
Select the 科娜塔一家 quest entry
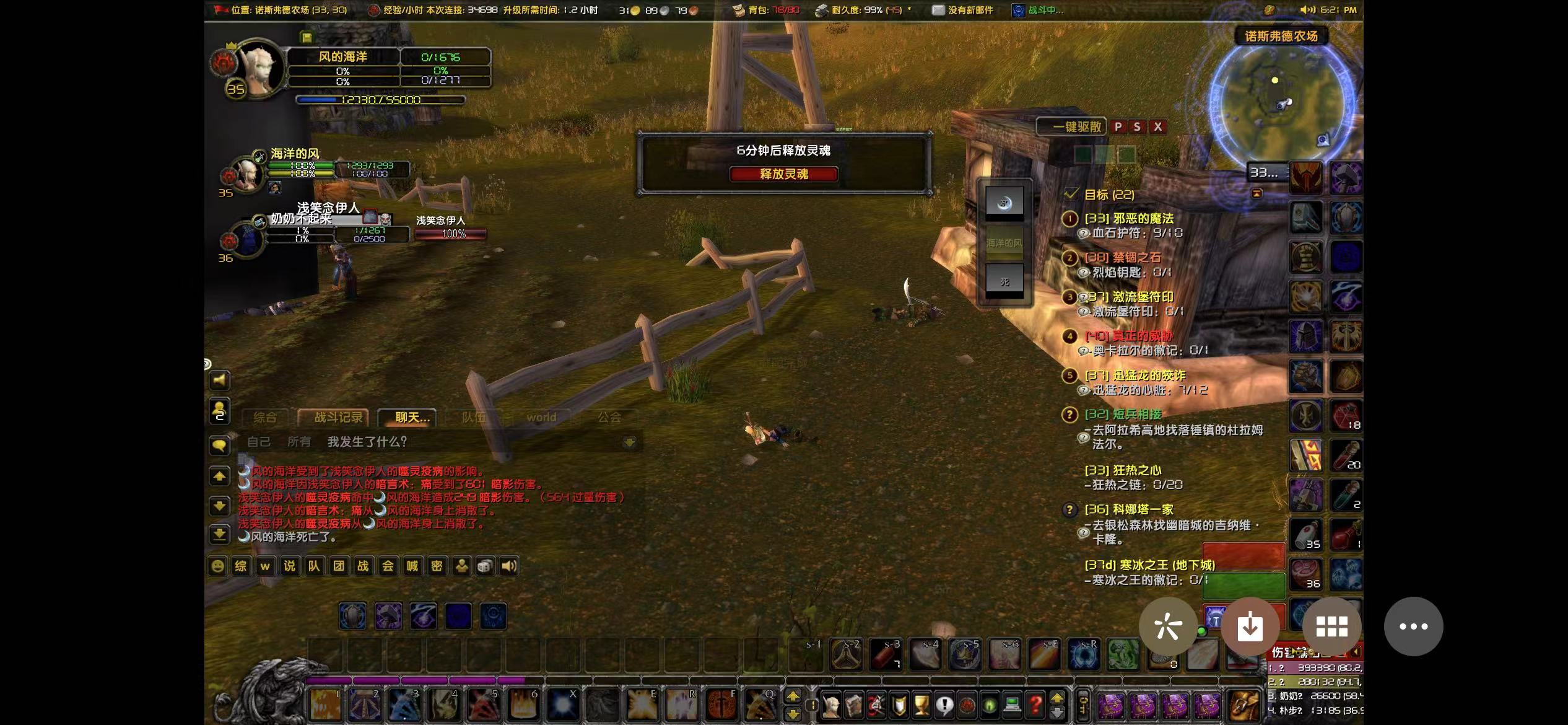(x=1128, y=509)
